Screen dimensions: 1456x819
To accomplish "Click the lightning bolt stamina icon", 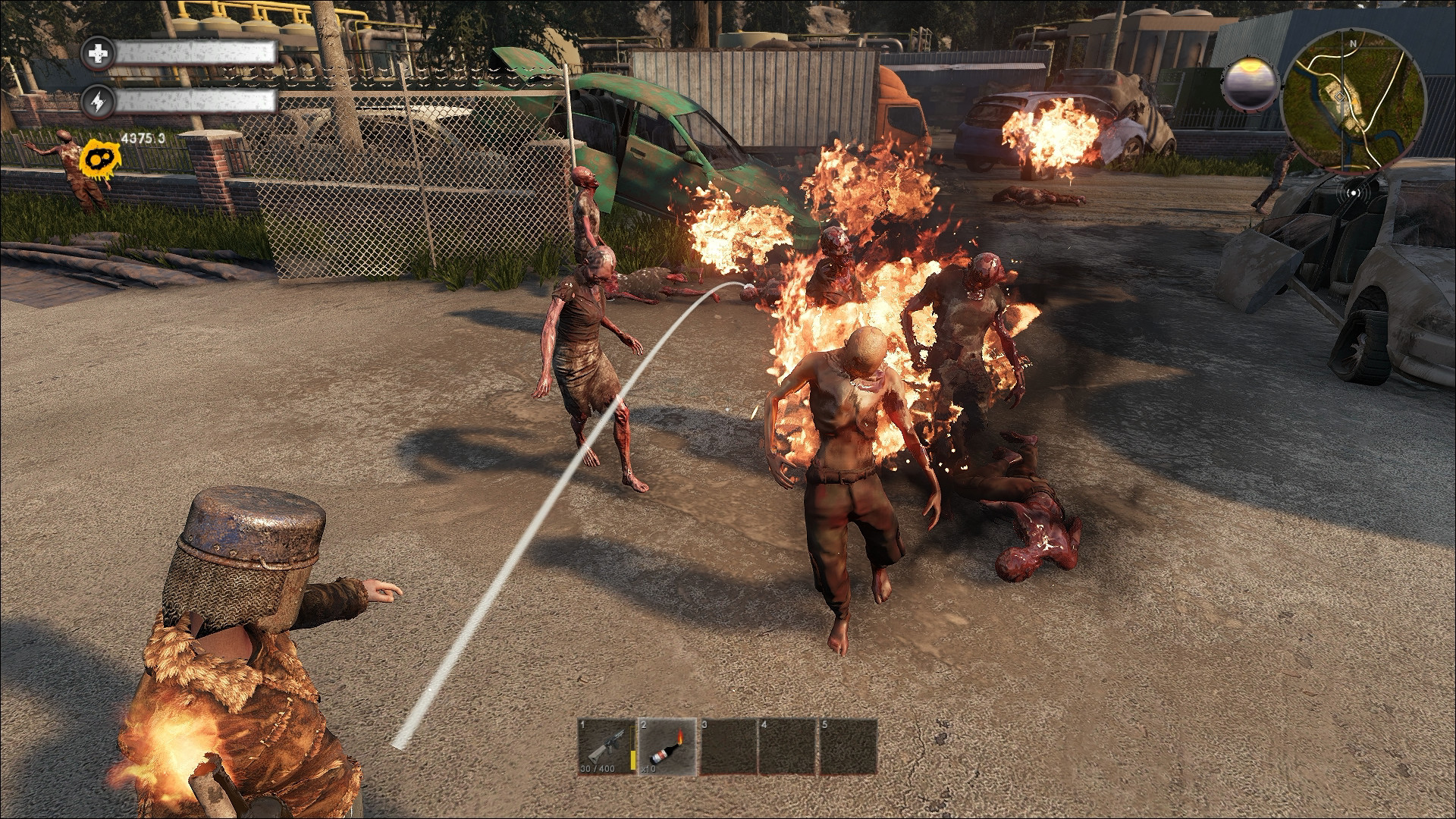I will (99, 102).
